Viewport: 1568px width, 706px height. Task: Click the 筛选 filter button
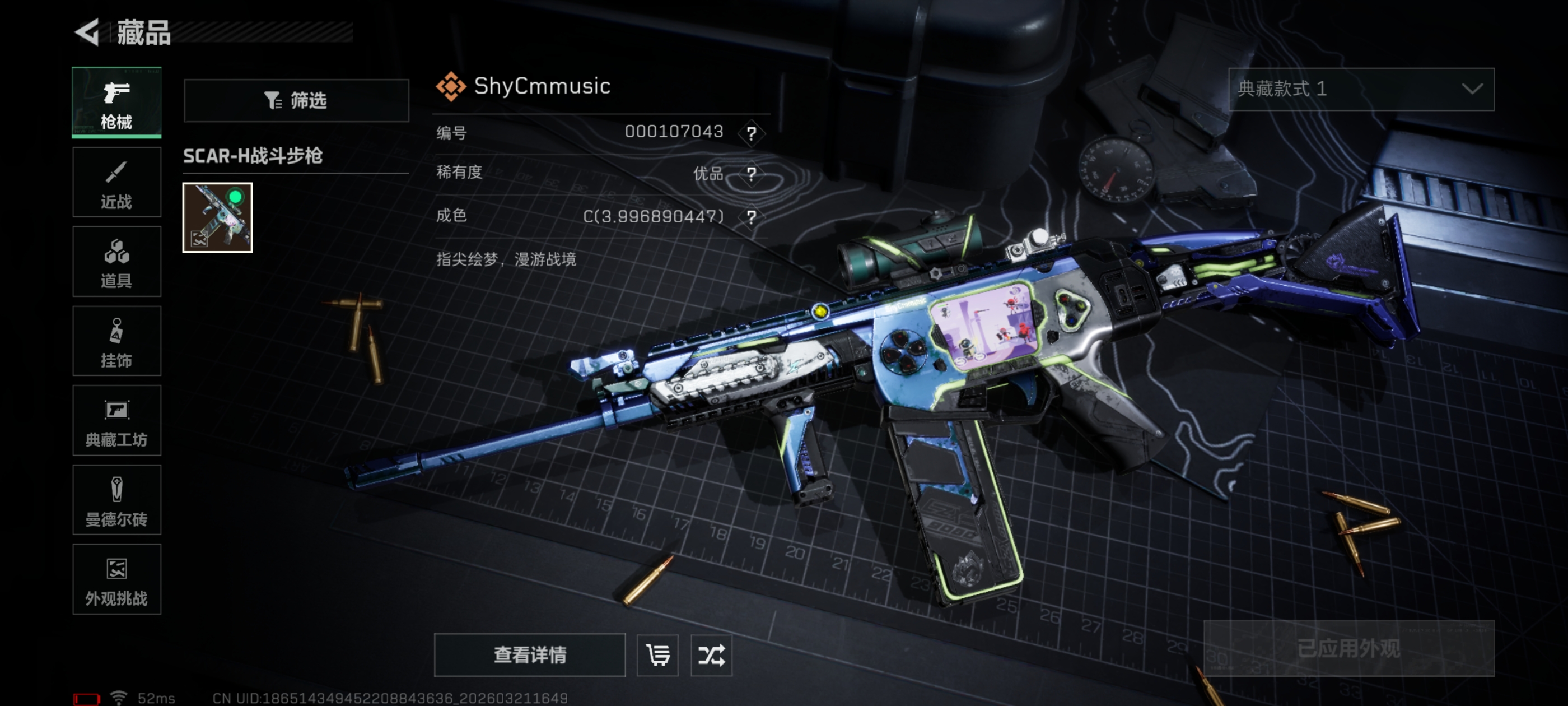coord(296,100)
